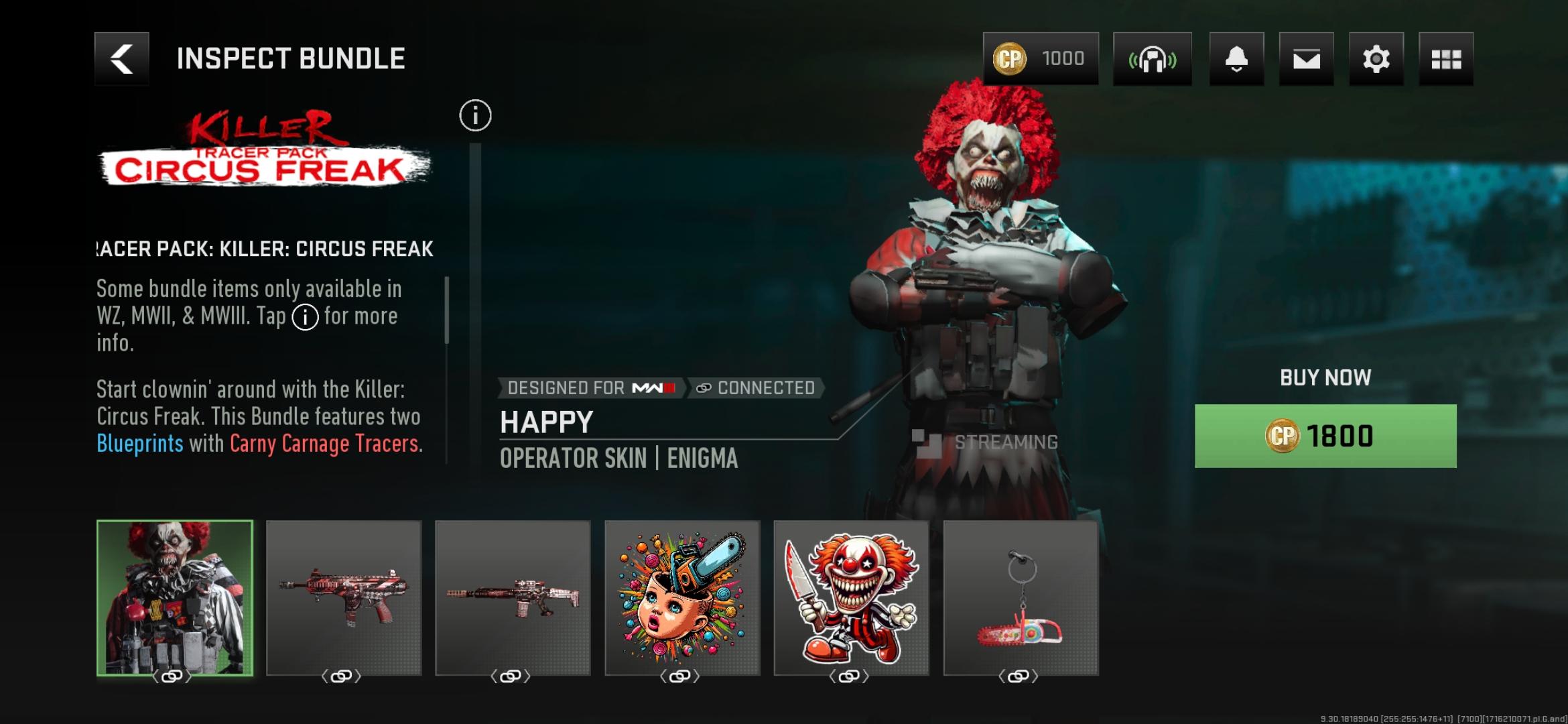Viewport: 1568px width, 724px height.
Task: Buy the bundle for 1800 CP
Action: [1325, 436]
